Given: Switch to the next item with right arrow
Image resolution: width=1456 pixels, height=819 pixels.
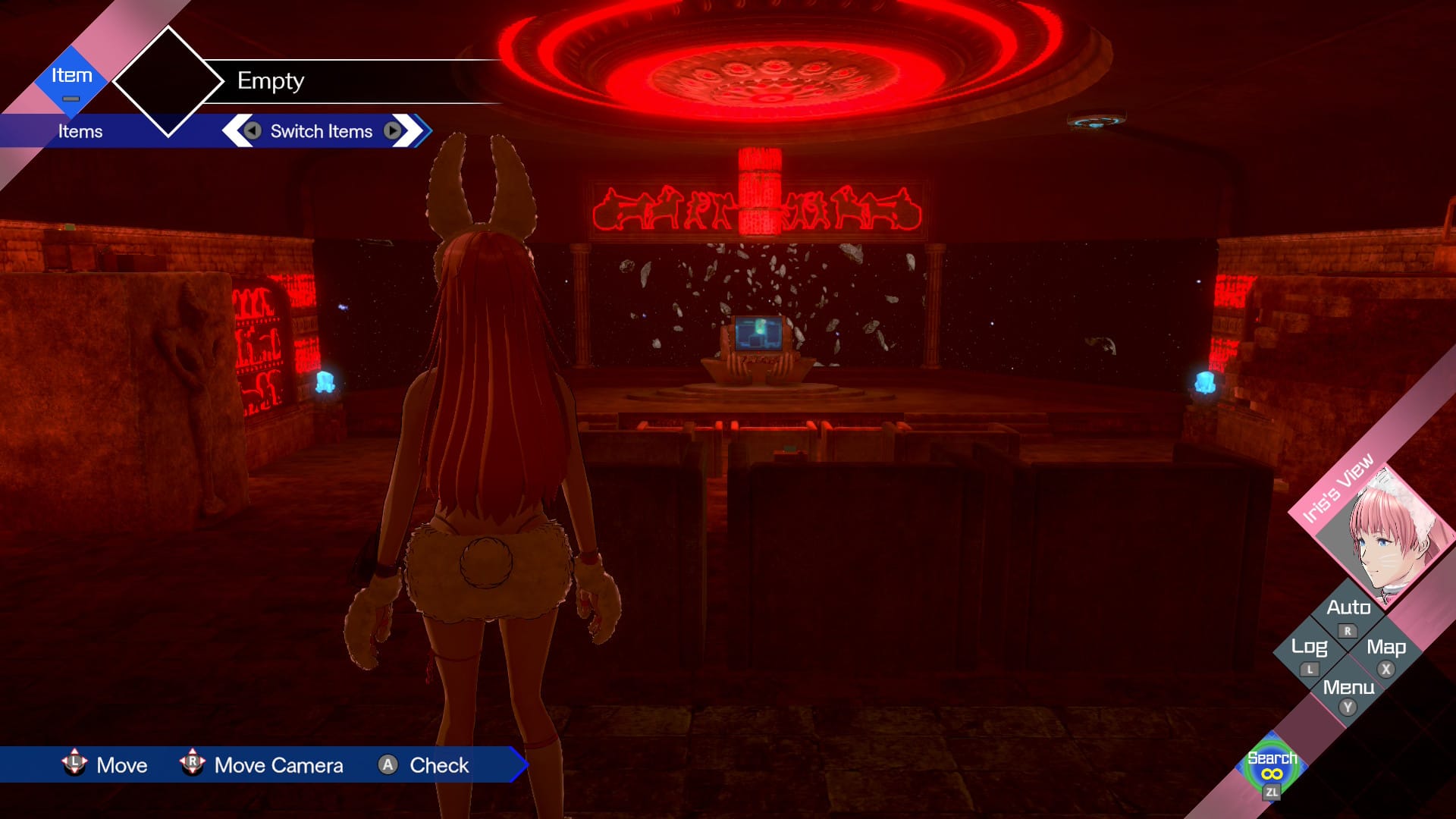Looking at the screenshot, I should (392, 131).
